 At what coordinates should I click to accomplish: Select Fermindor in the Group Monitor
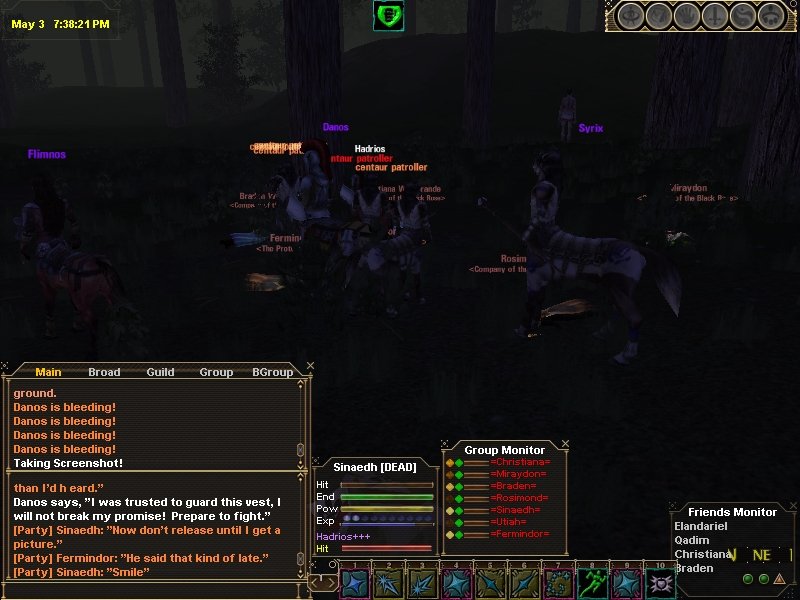pyautogui.click(x=520, y=534)
